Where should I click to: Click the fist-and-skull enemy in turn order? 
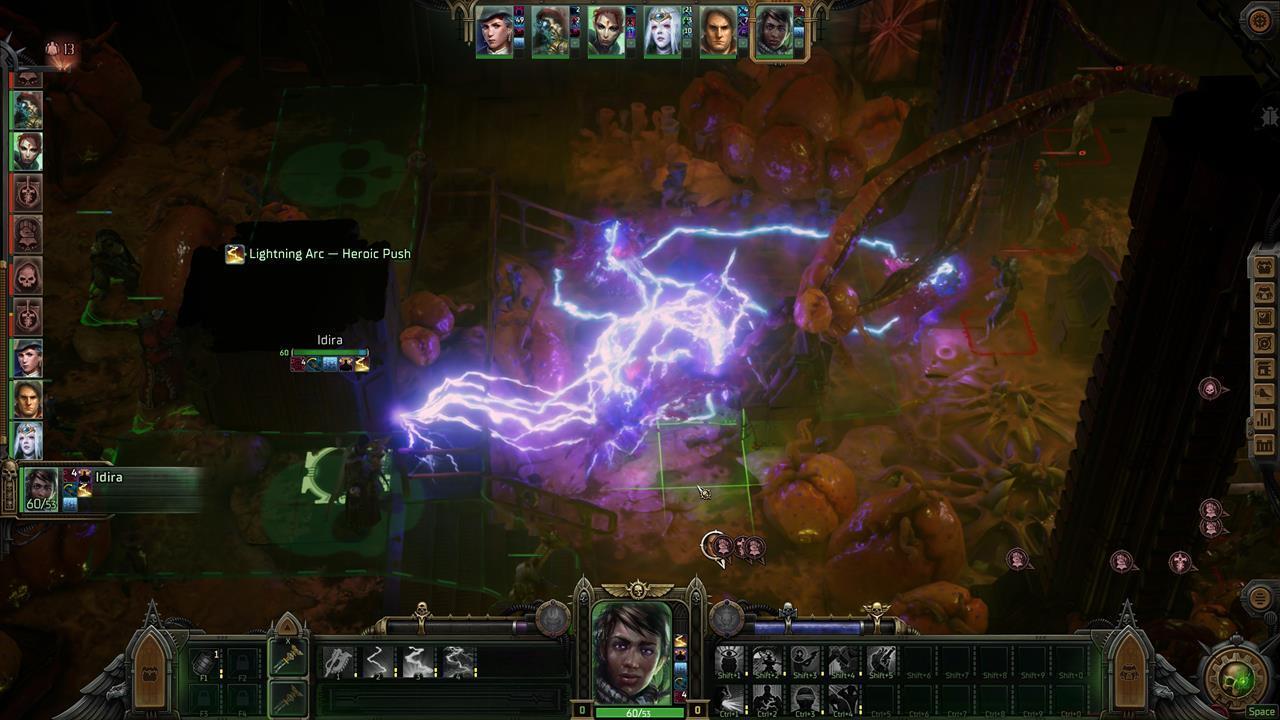point(27,232)
